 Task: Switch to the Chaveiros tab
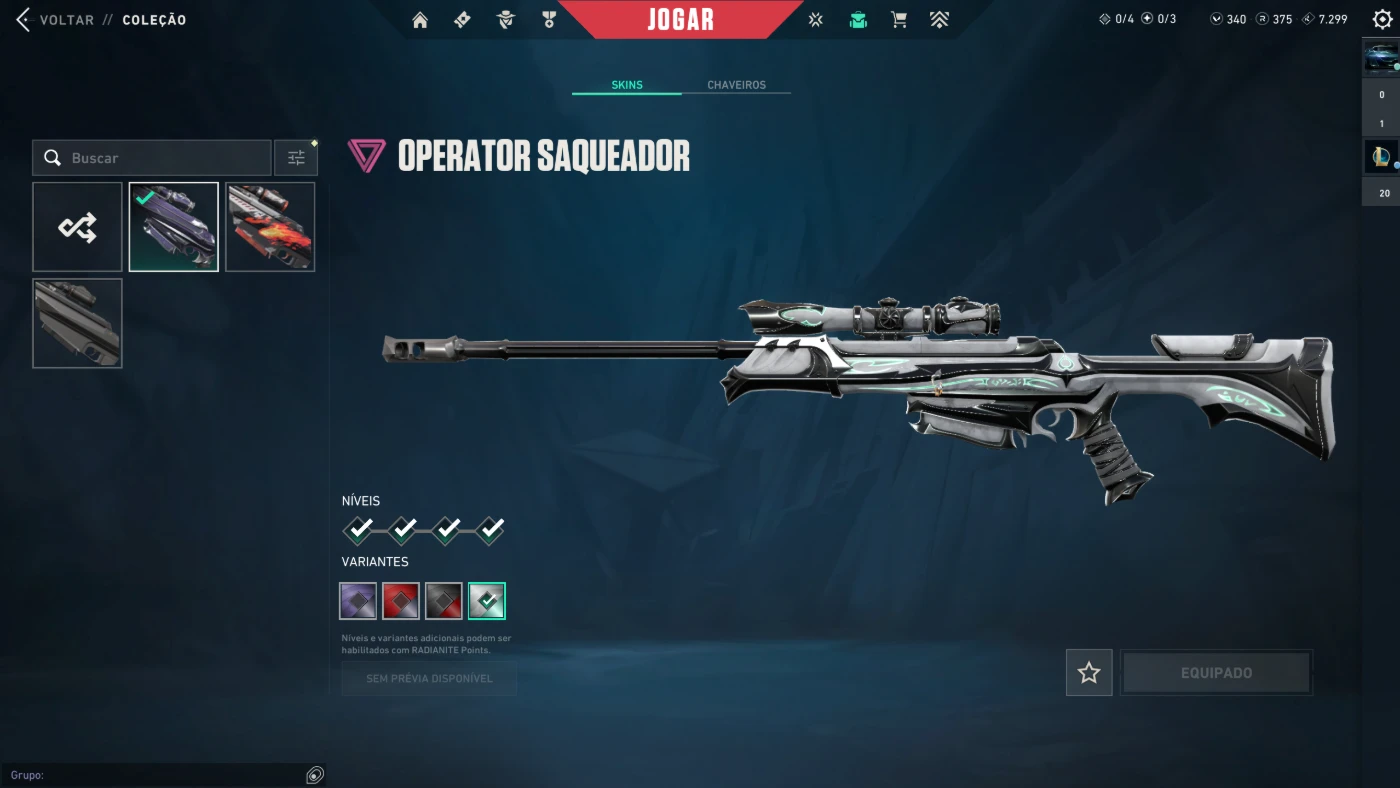[736, 85]
